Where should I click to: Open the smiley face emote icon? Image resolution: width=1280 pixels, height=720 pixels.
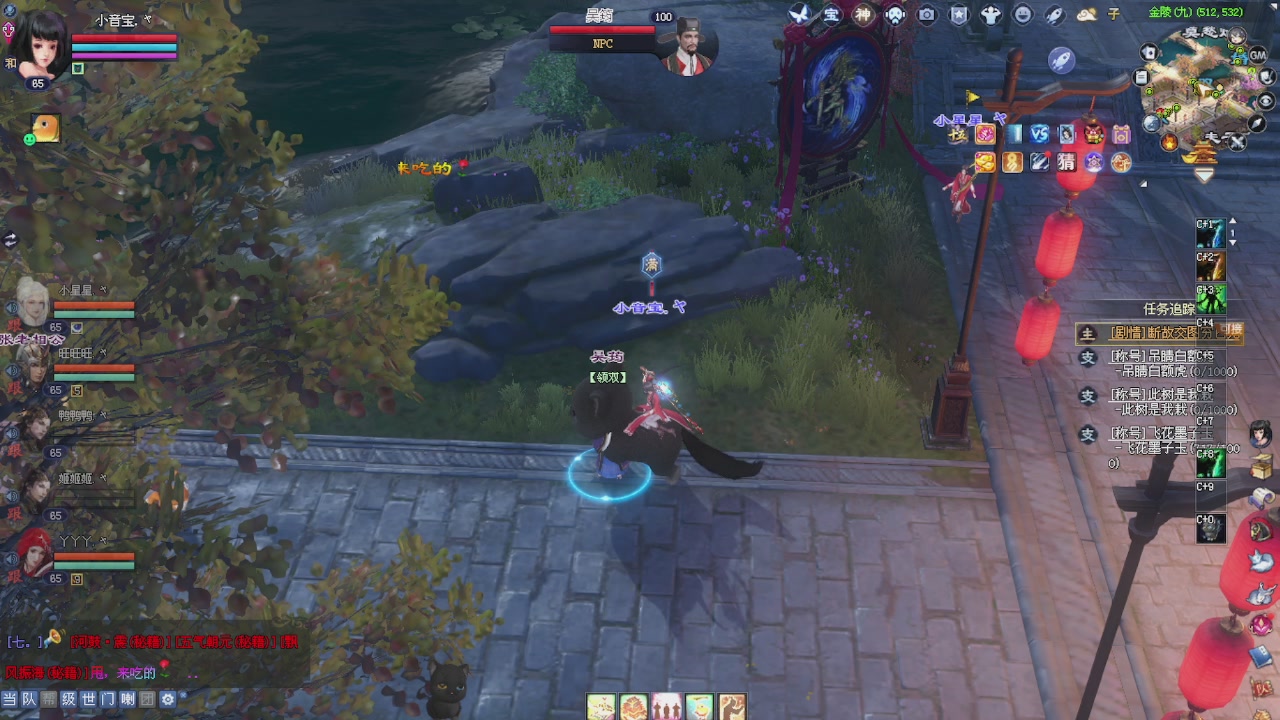coord(1022,14)
